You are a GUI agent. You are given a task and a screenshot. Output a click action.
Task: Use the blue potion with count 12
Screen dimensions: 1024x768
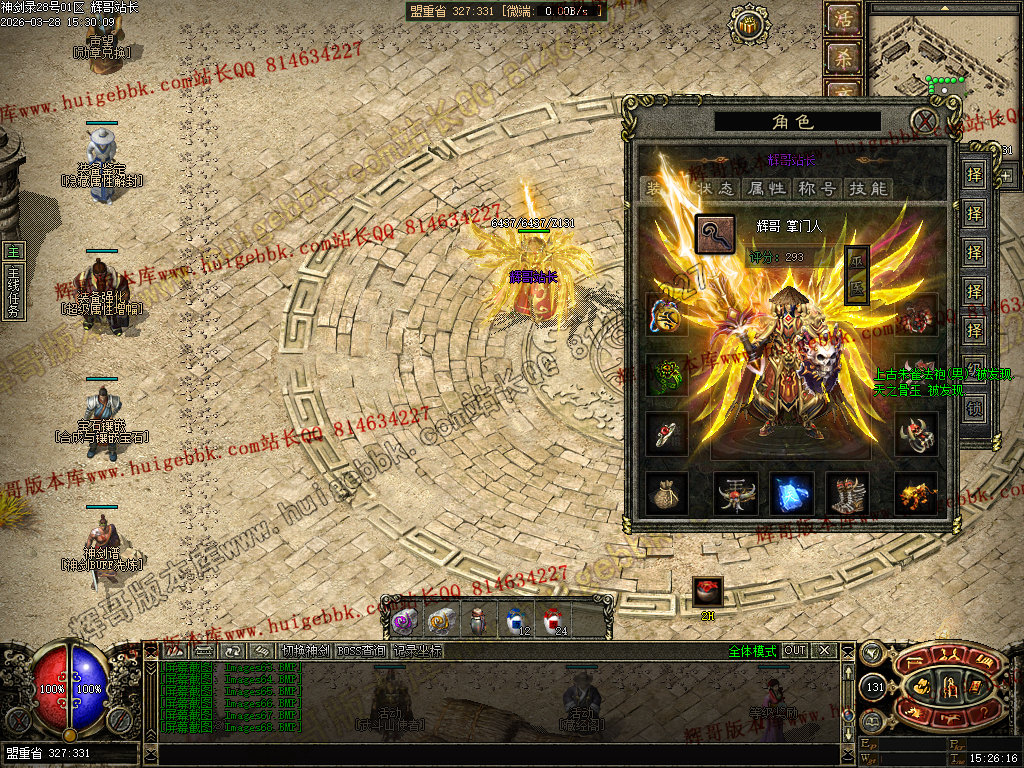(x=516, y=620)
